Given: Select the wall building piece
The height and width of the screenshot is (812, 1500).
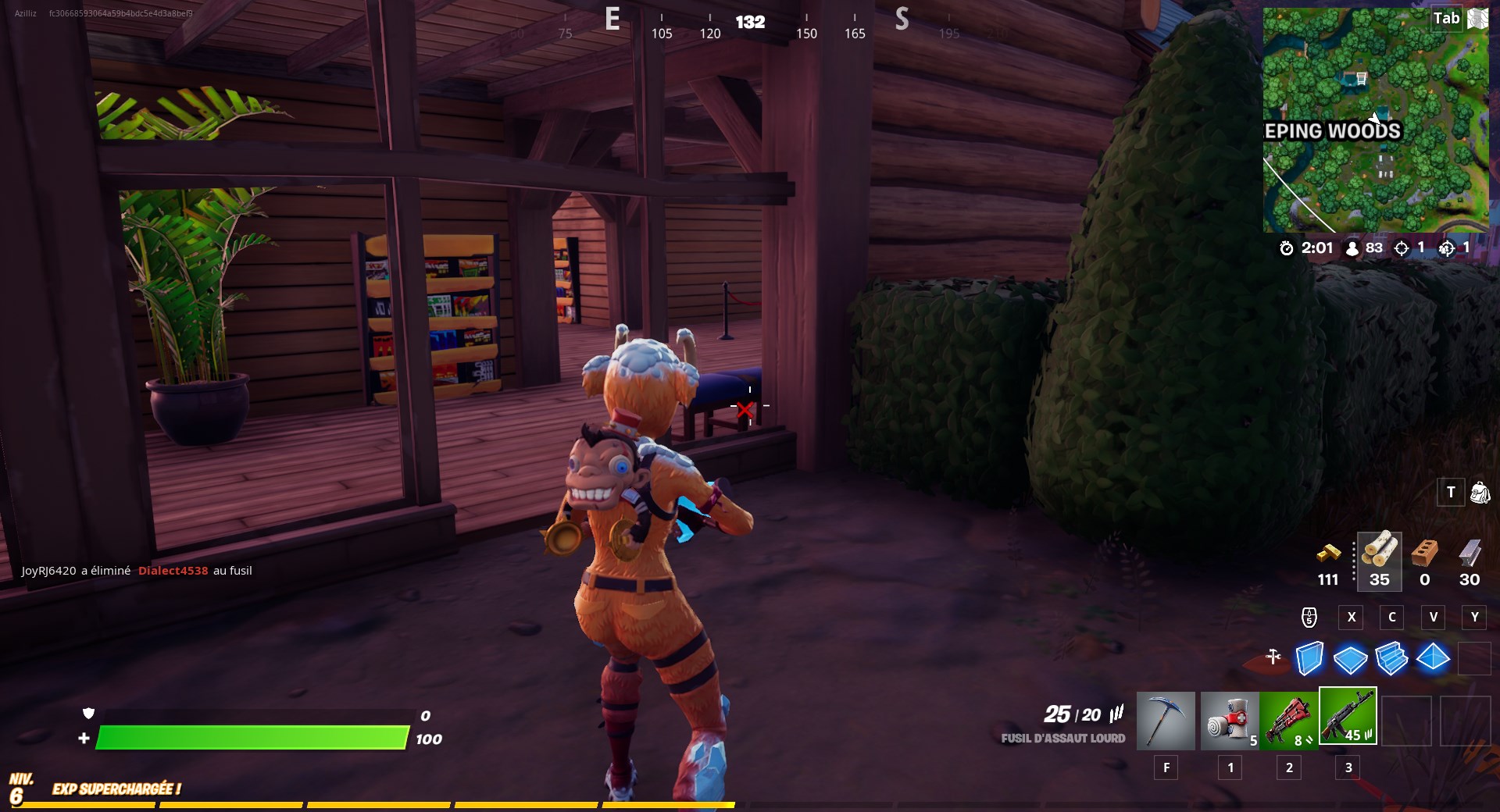Looking at the screenshot, I should [1311, 660].
